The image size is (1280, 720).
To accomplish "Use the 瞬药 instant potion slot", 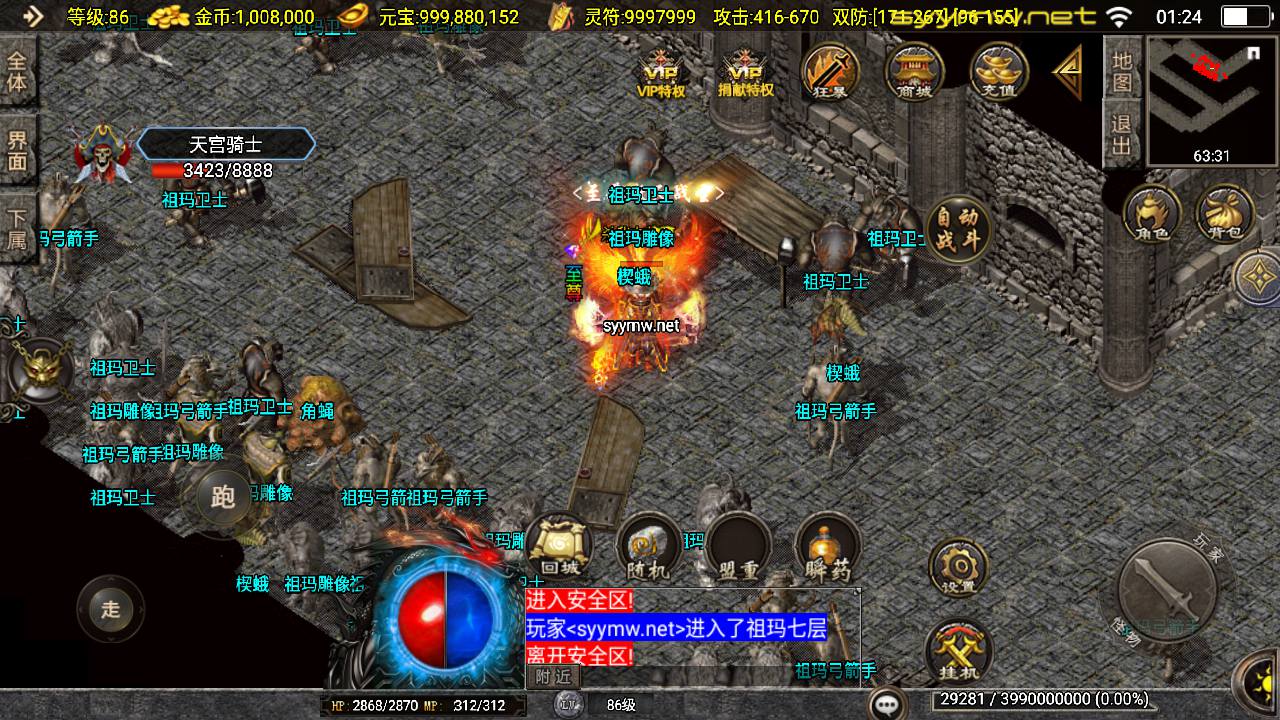I will 827,549.
